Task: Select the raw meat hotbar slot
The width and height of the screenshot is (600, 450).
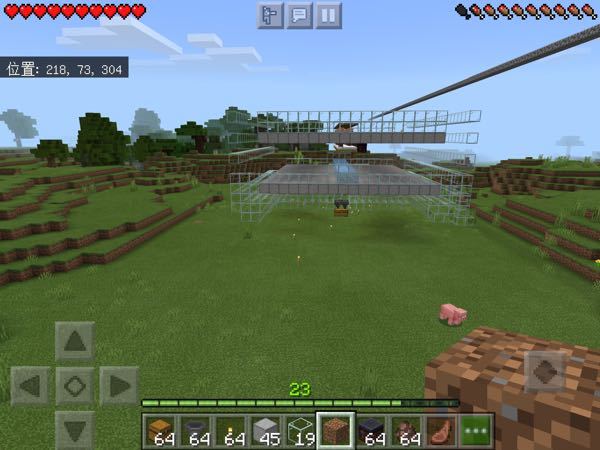Action: [x=440, y=431]
